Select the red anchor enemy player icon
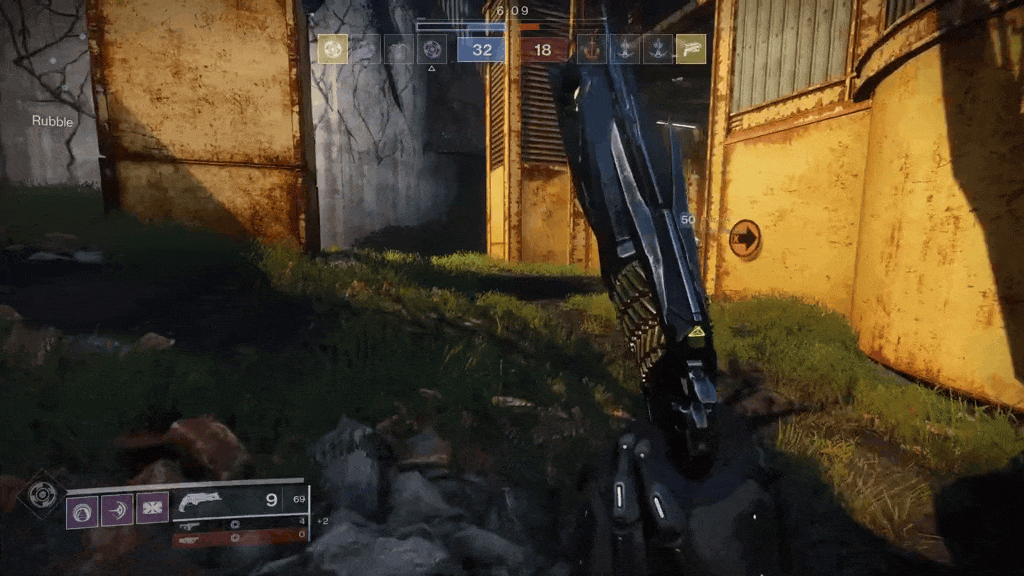1024x576 pixels. click(592, 49)
